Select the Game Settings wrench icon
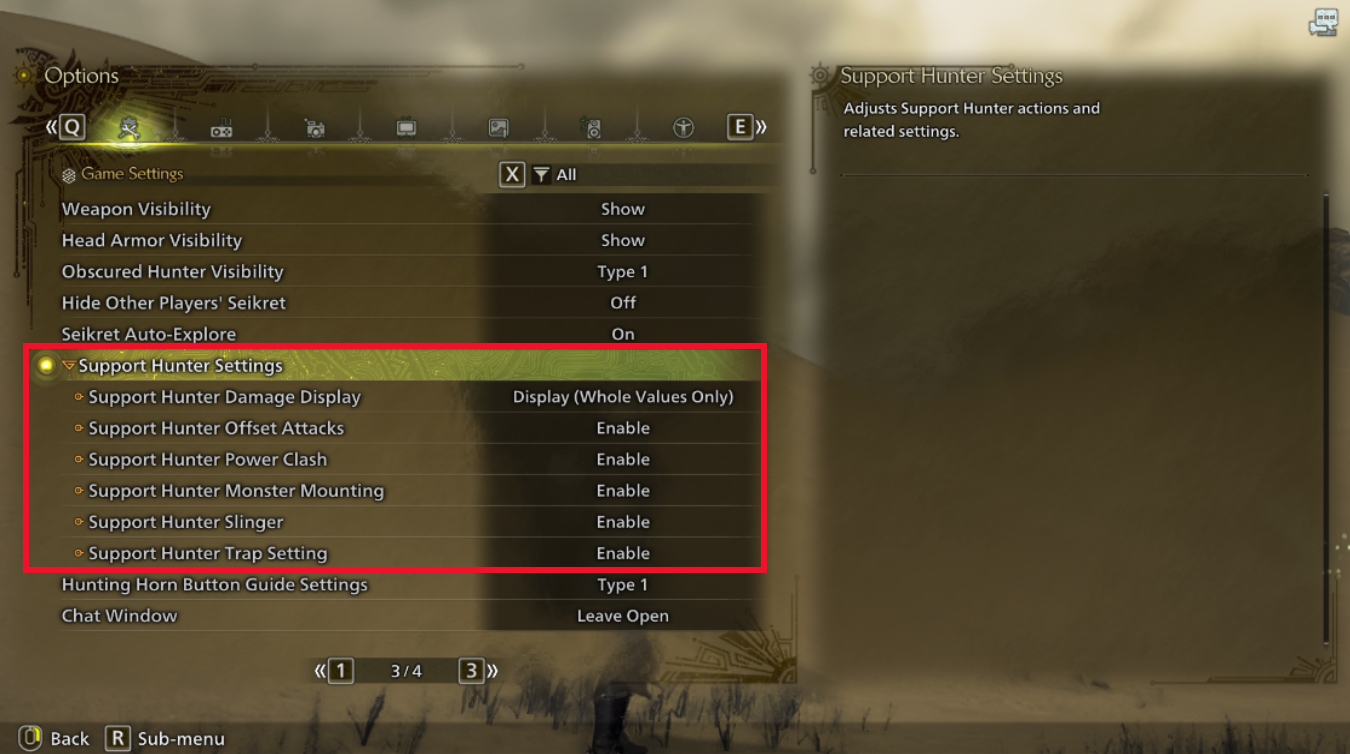 pyautogui.click(x=130, y=127)
